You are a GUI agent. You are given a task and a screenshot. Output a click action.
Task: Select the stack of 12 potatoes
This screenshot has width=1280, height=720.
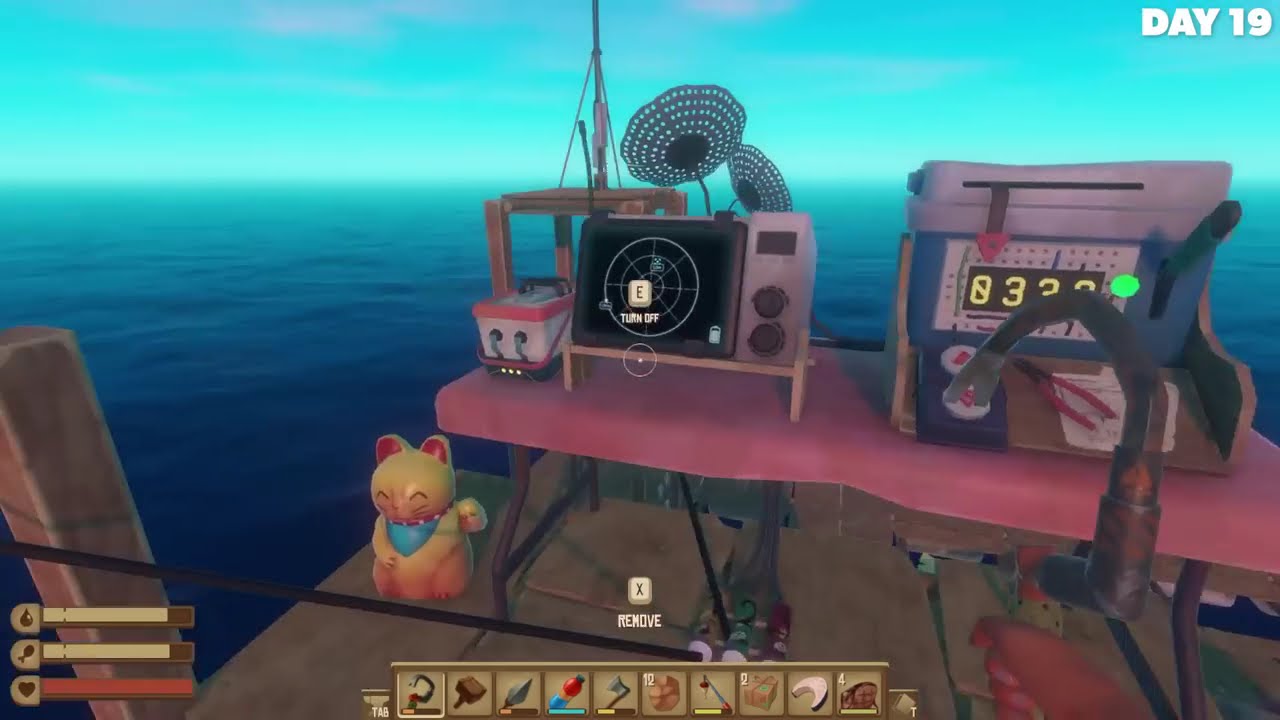pos(664,693)
